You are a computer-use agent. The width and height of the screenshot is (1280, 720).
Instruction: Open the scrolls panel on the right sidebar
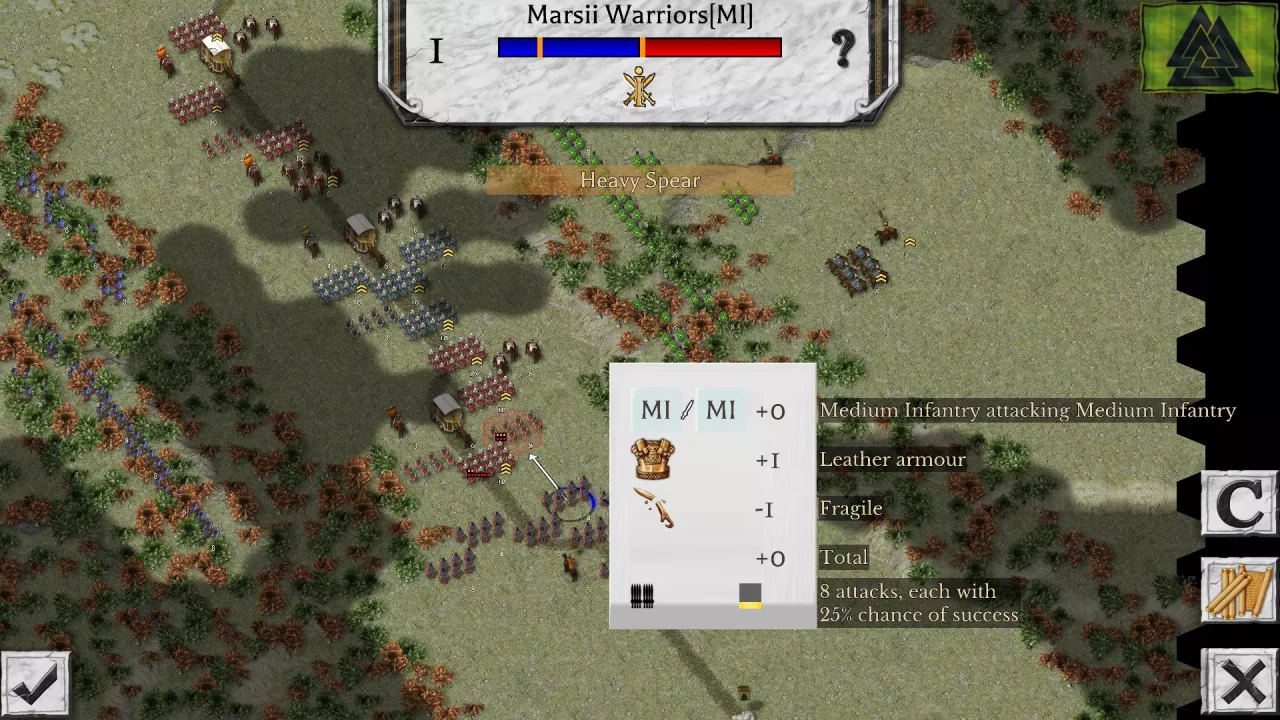(x=1240, y=590)
